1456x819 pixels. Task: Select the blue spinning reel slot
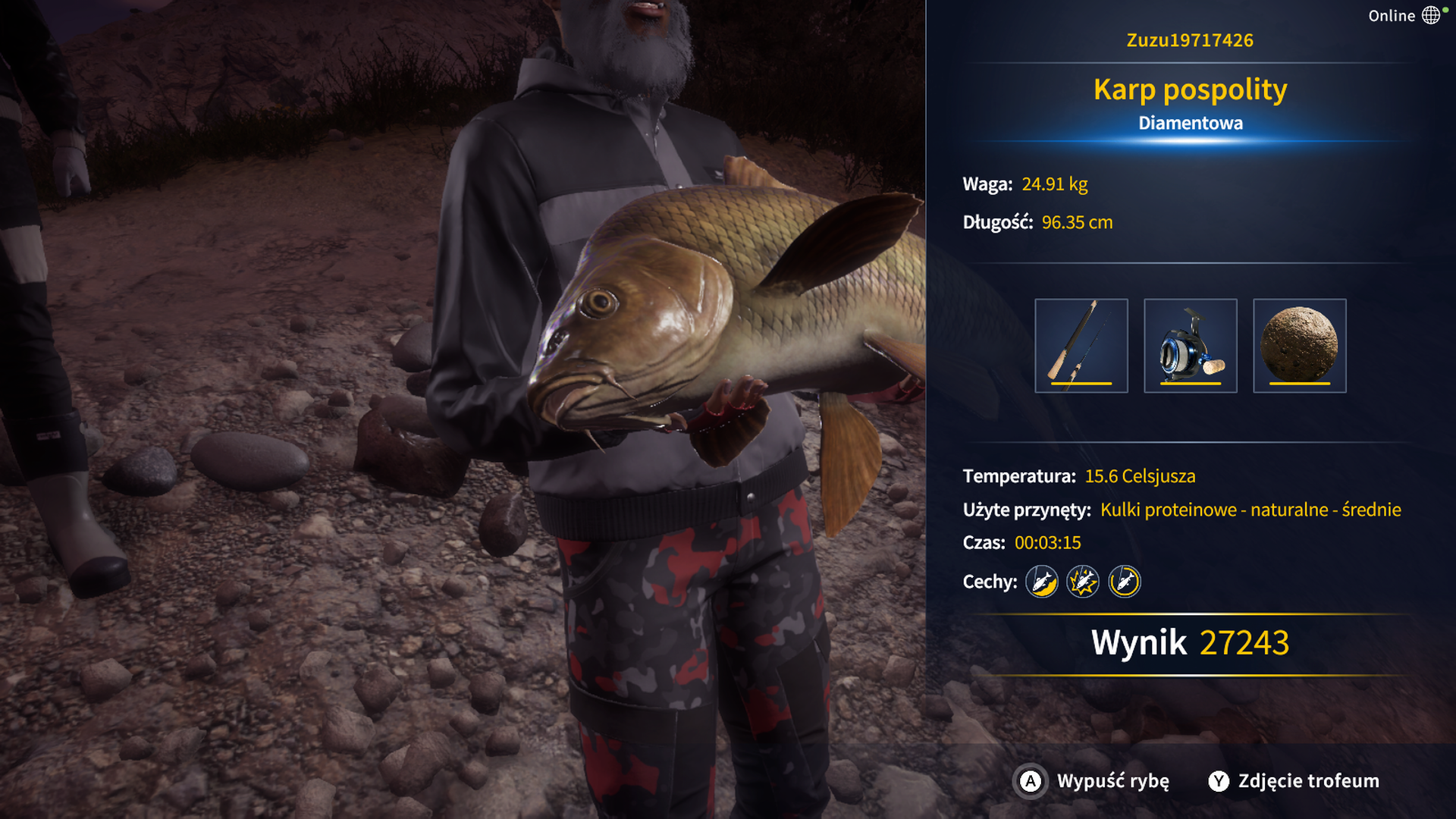point(1190,346)
